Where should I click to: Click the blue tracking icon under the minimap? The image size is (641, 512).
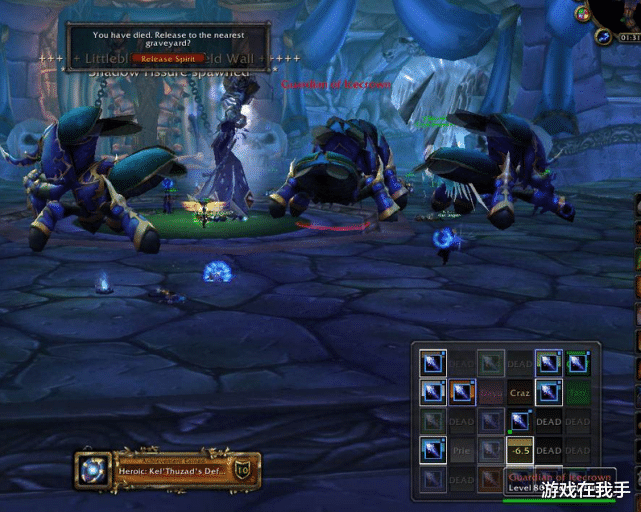604,36
